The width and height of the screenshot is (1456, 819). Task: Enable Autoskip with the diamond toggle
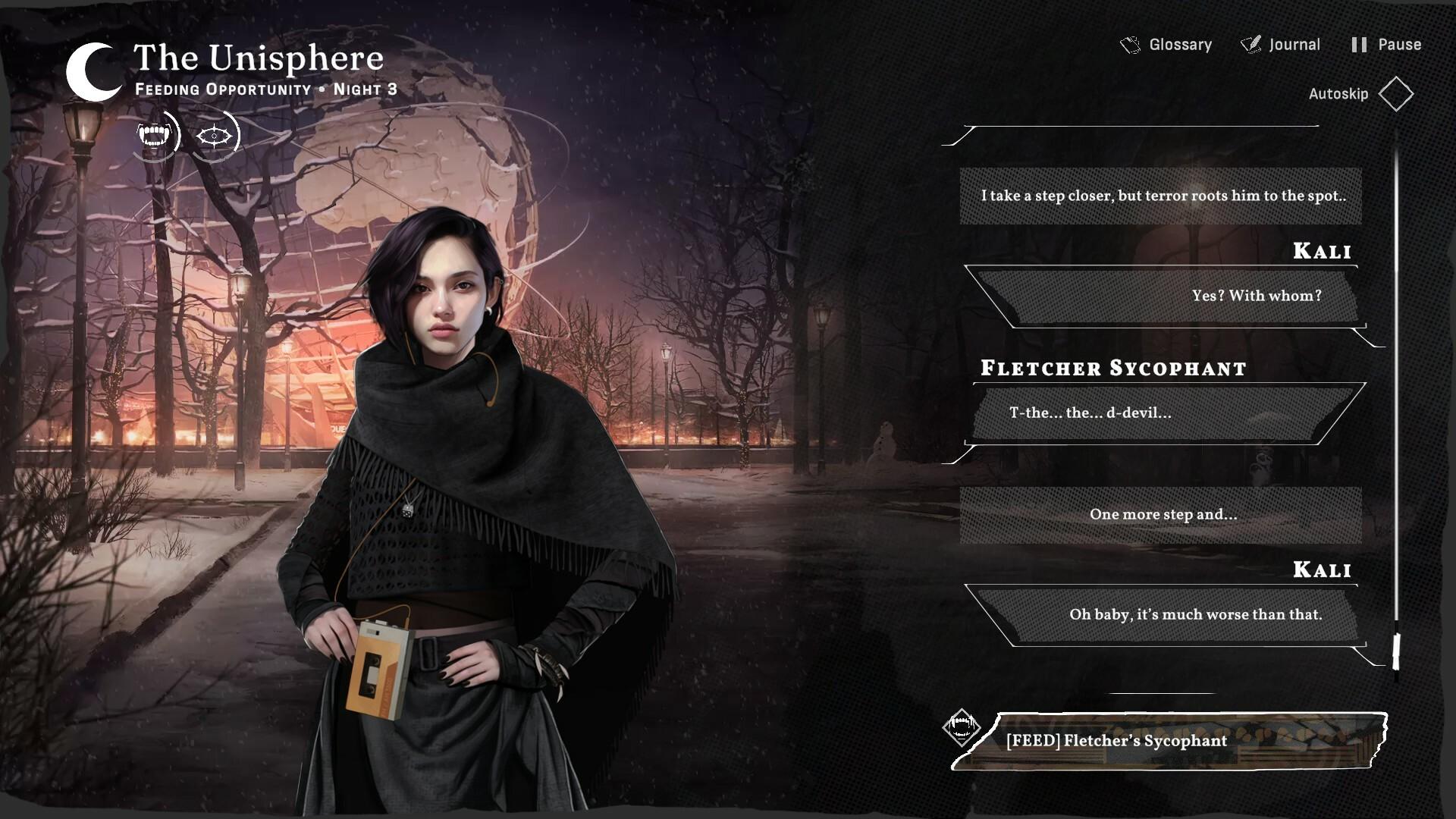[x=1397, y=94]
